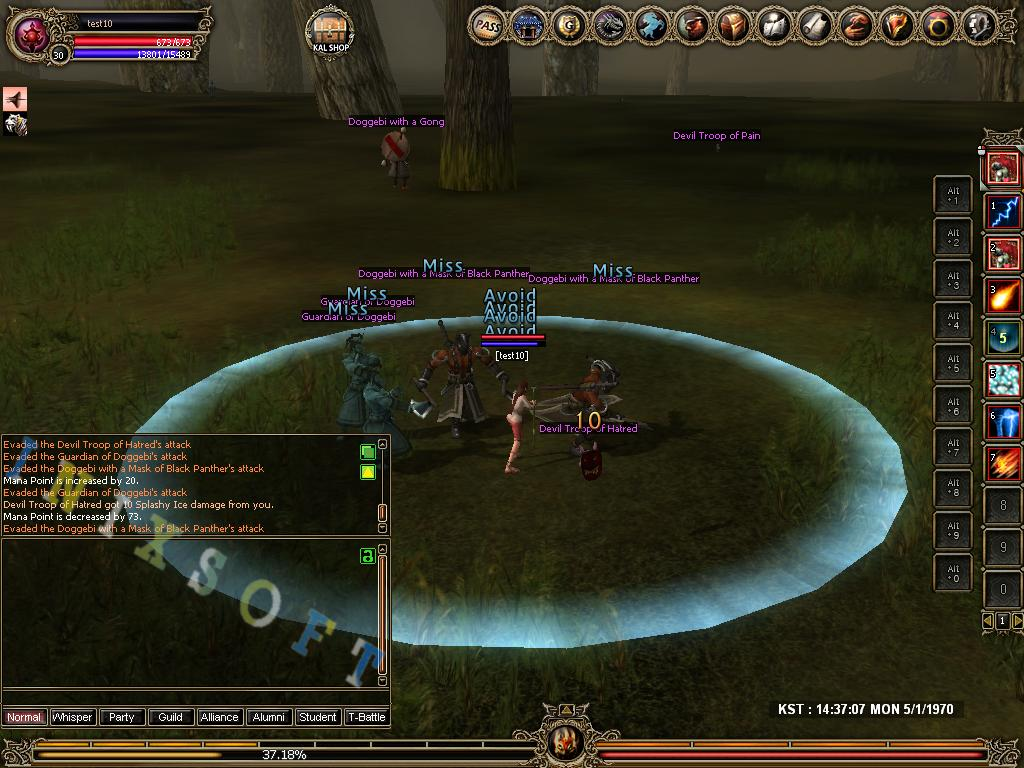
Task: Activate the blue lightning skill in slot 6
Action: coord(1003,422)
